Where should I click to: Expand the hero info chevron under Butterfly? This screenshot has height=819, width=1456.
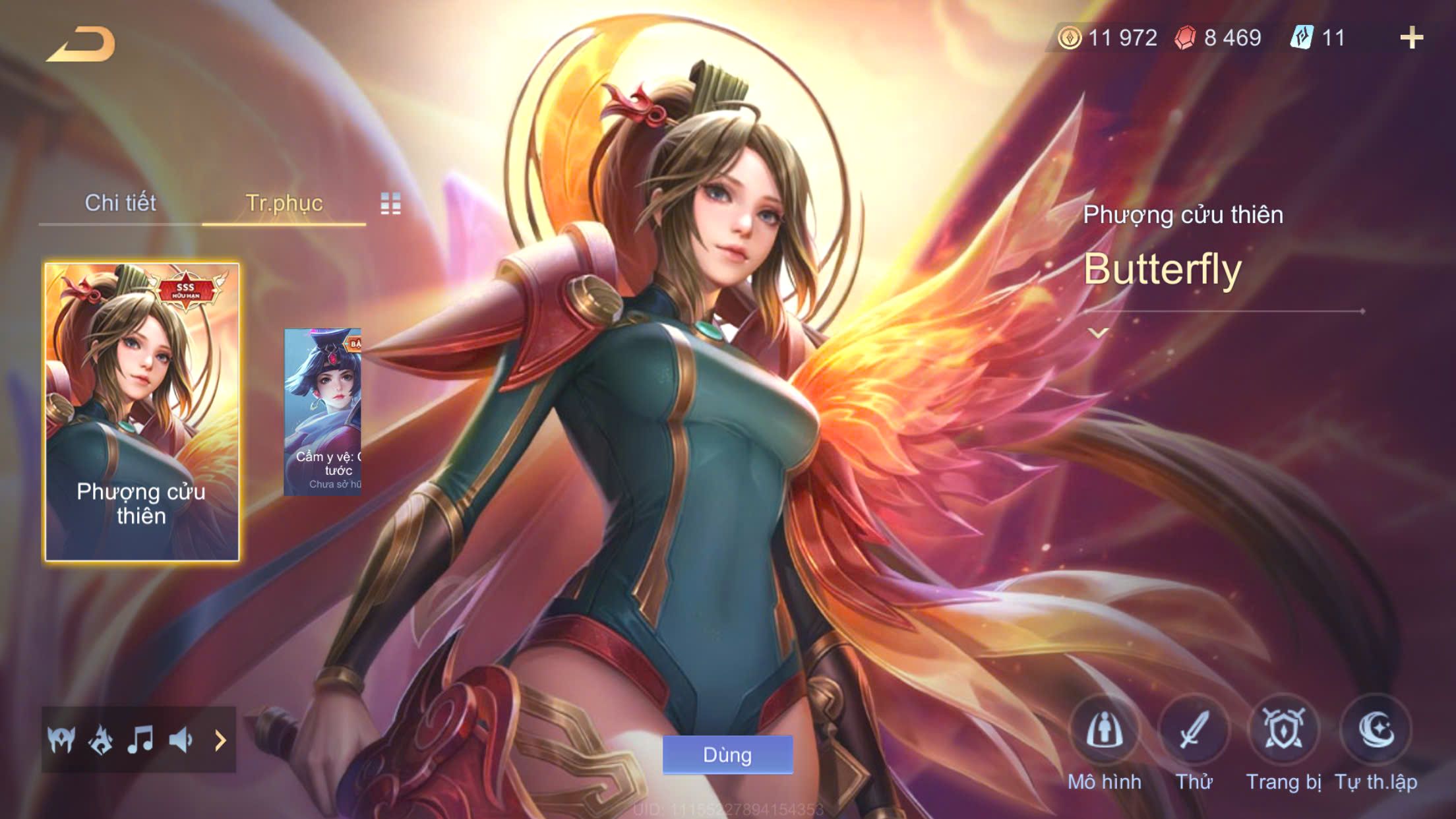point(1098,333)
